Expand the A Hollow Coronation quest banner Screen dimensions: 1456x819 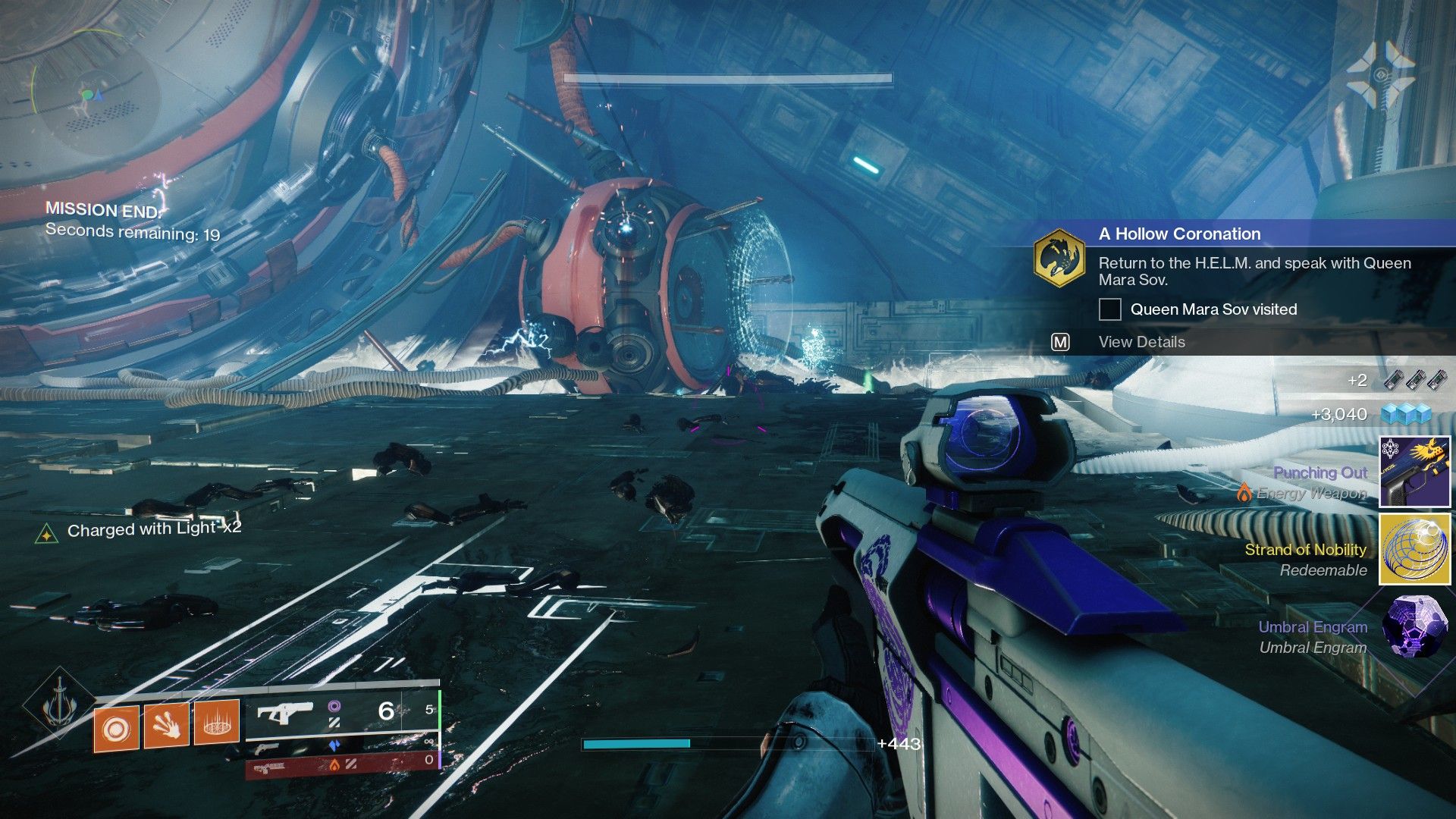[1178, 234]
